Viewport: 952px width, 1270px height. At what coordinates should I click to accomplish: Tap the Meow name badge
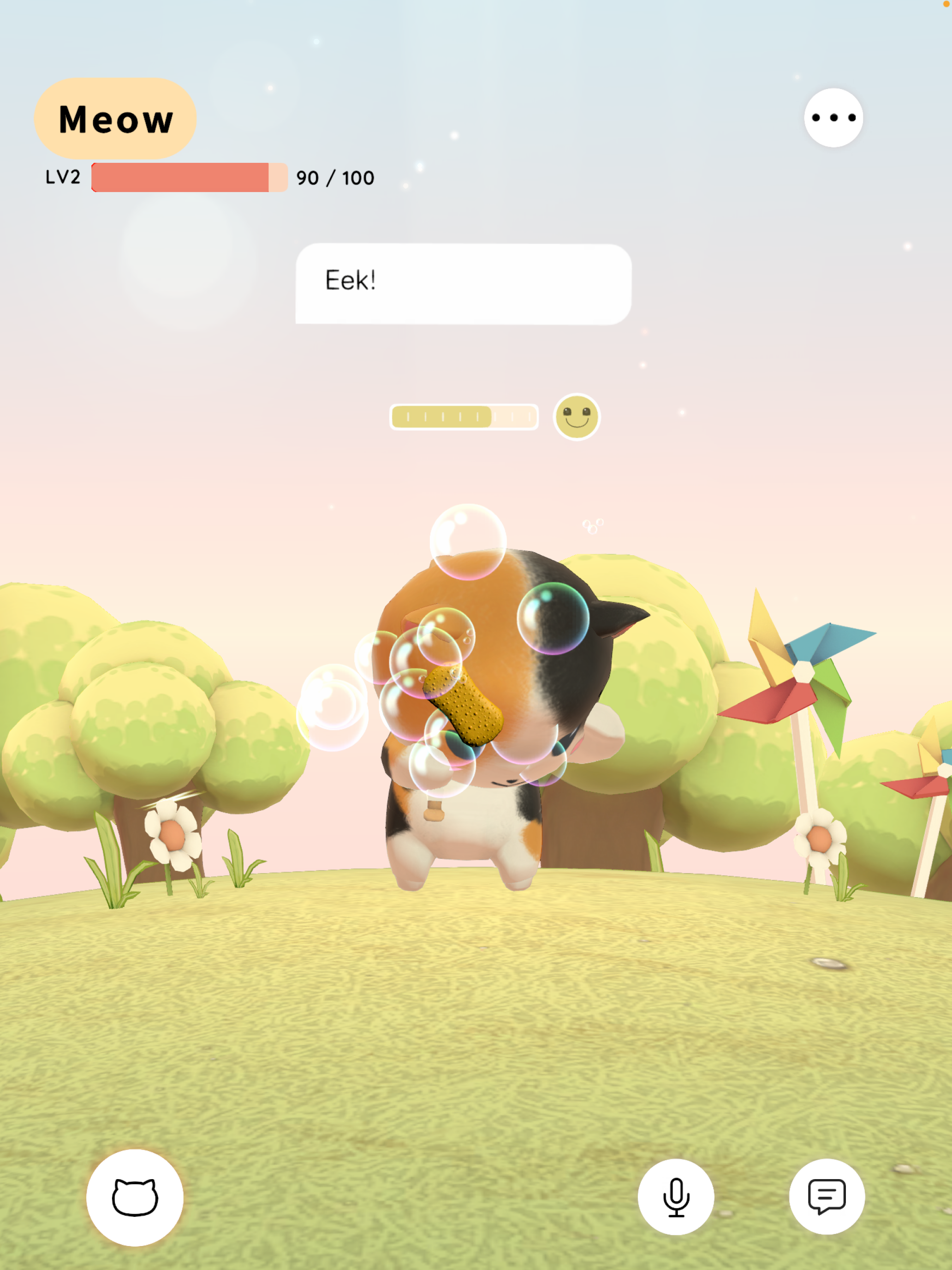point(116,119)
